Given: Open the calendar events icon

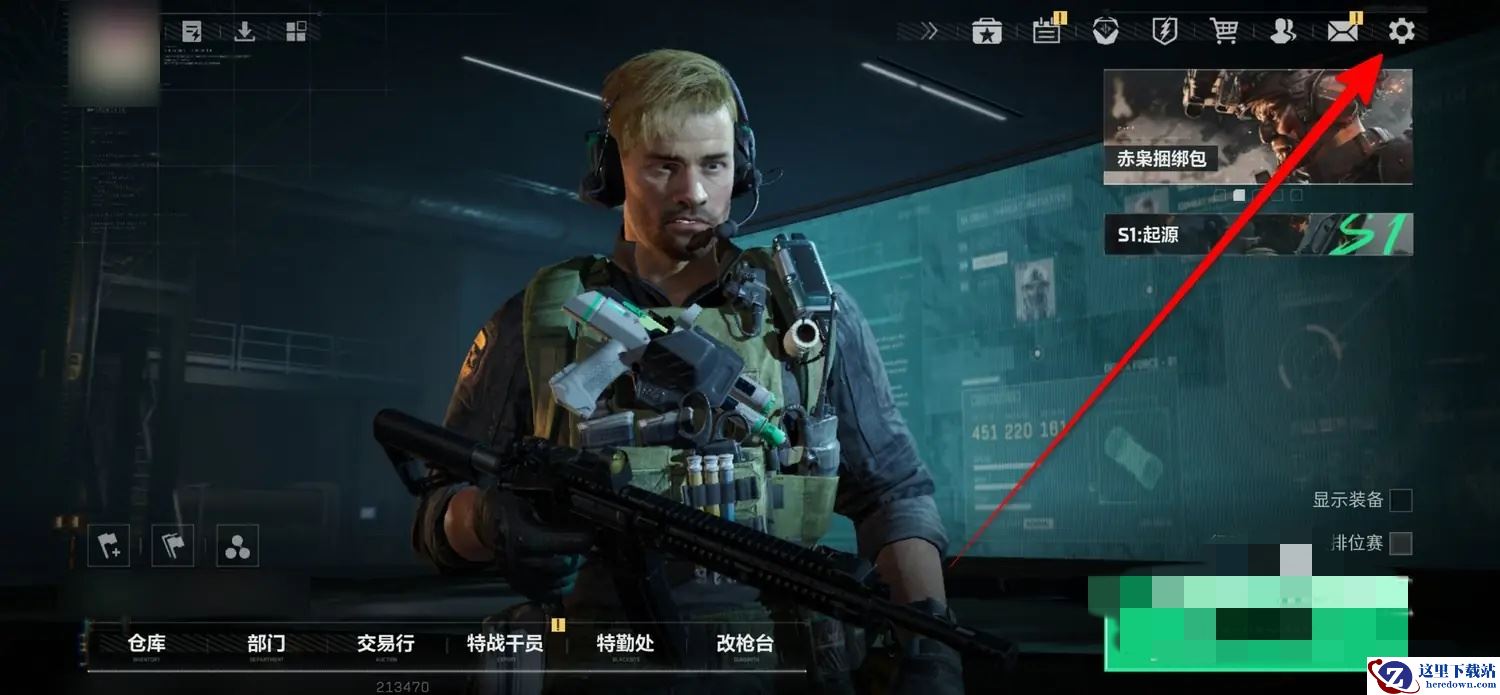Looking at the screenshot, I should (1047, 32).
